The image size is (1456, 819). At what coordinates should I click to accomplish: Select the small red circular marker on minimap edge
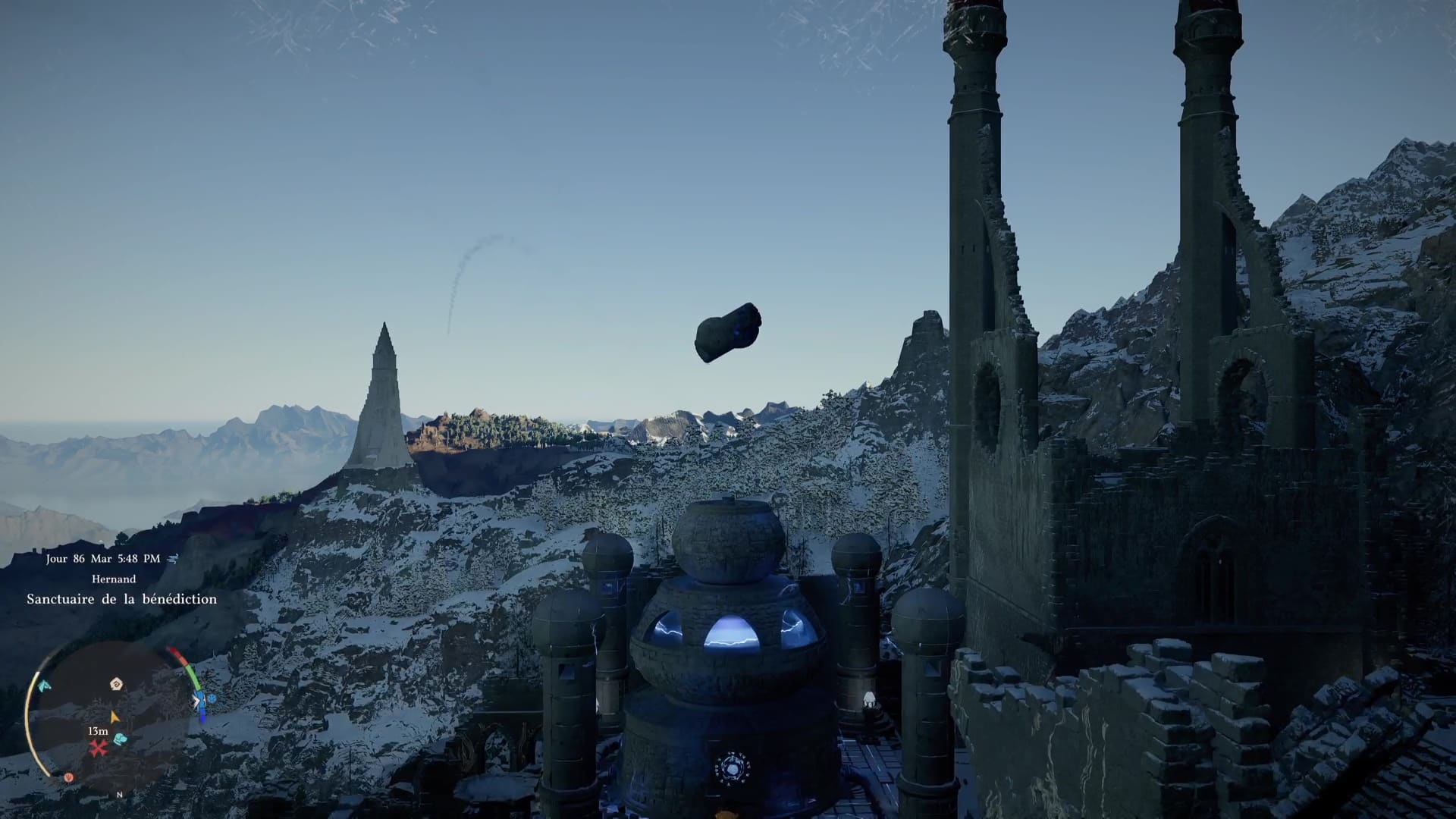(68, 777)
